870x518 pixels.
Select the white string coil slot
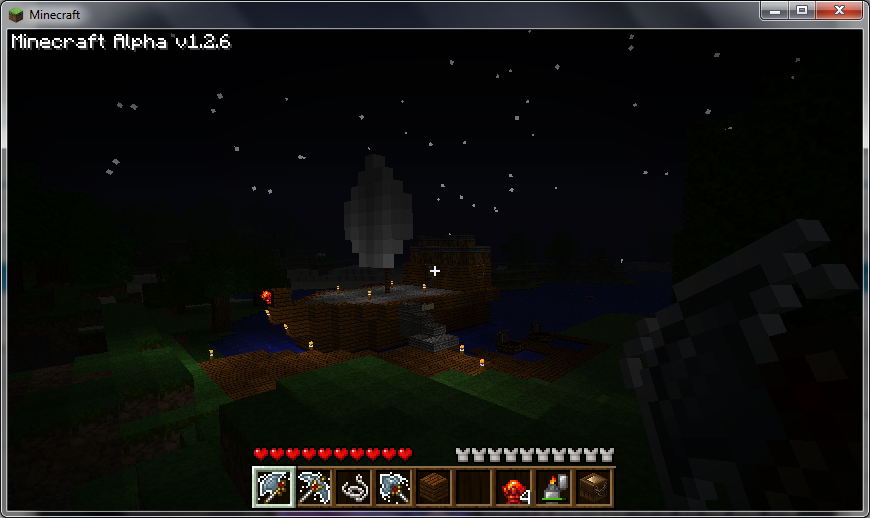[x=353, y=488]
